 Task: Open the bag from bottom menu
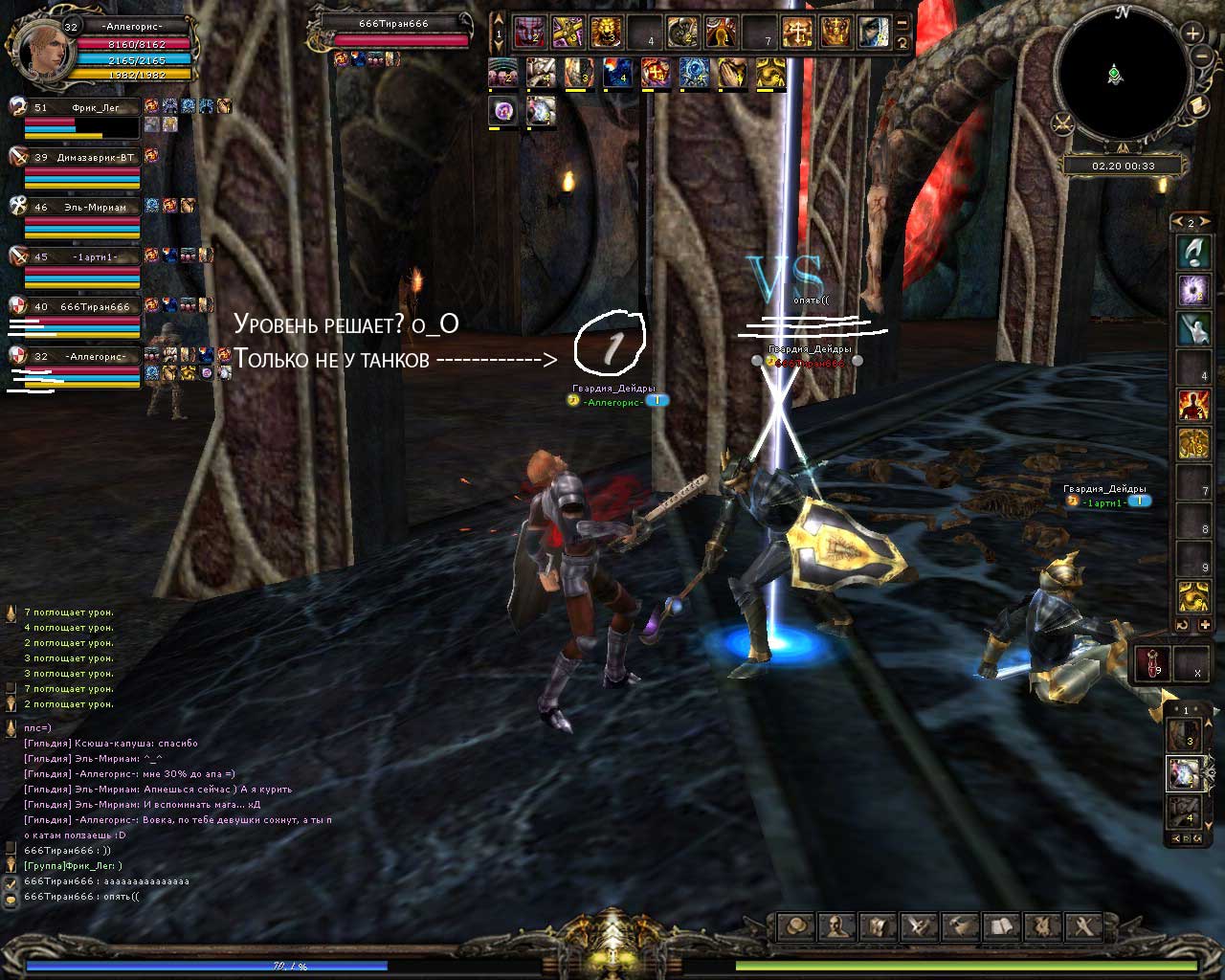[795, 926]
